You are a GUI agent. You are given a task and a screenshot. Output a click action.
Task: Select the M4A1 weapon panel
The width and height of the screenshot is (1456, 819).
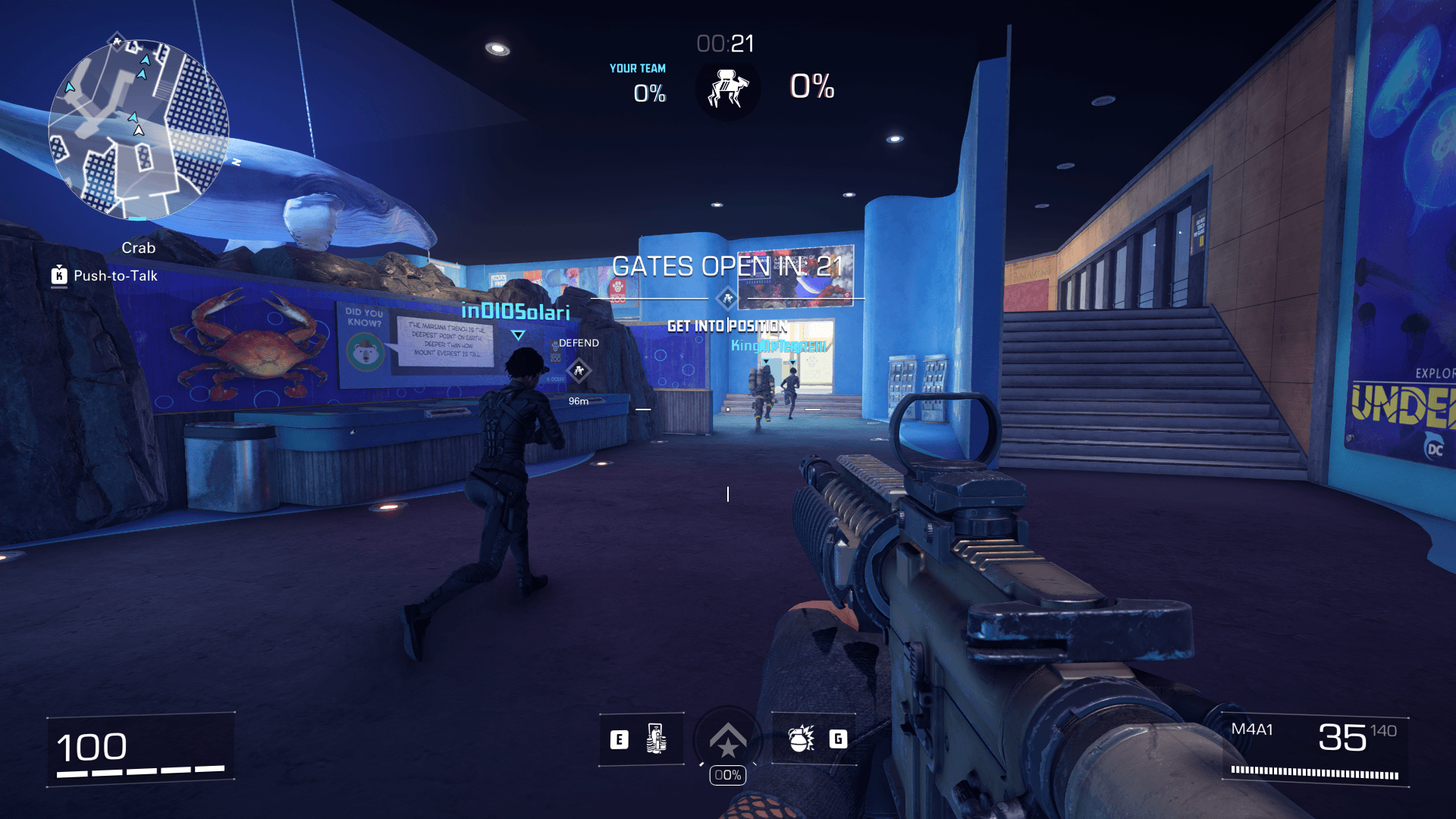(x=1316, y=750)
